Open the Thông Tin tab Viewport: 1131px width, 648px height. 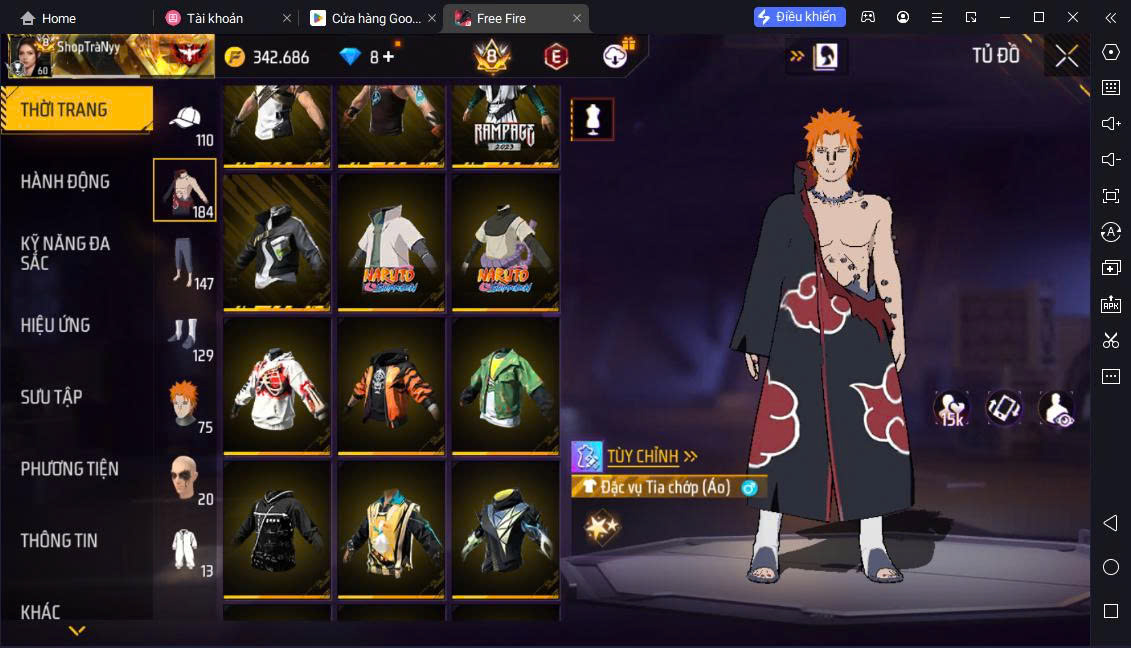60,540
